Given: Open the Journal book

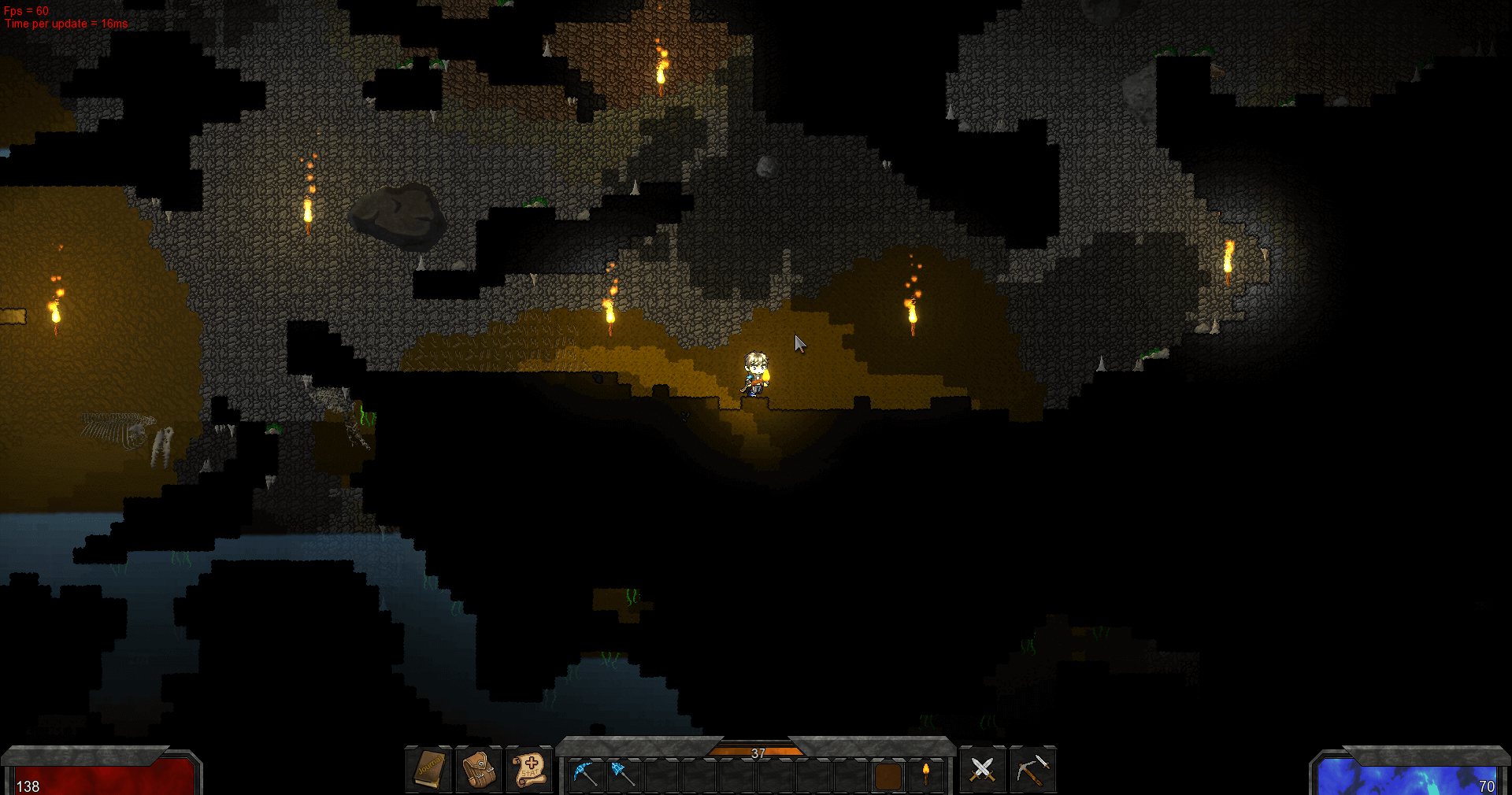Looking at the screenshot, I should click(x=429, y=769).
